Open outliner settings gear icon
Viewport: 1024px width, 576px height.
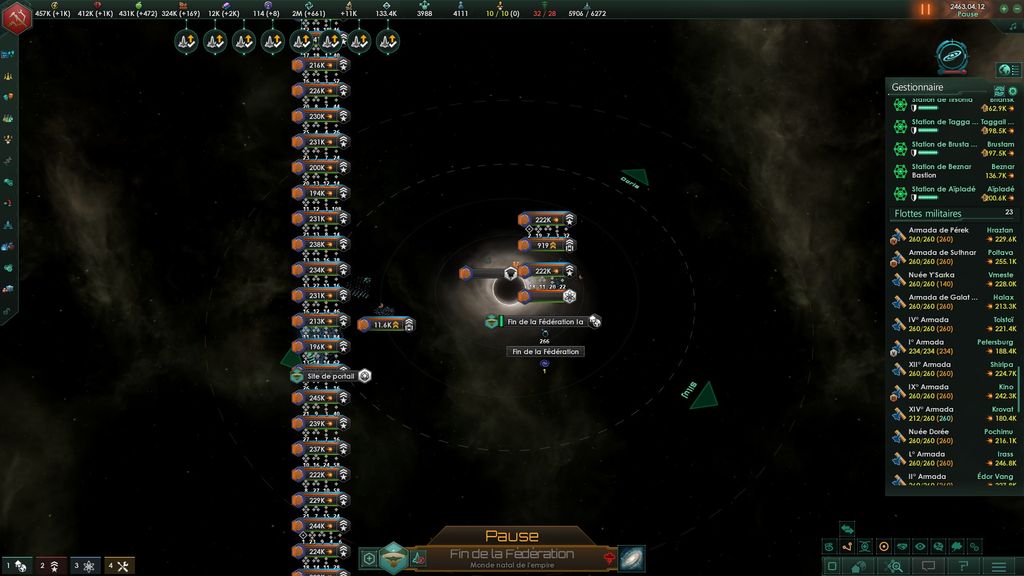click(x=1012, y=92)
